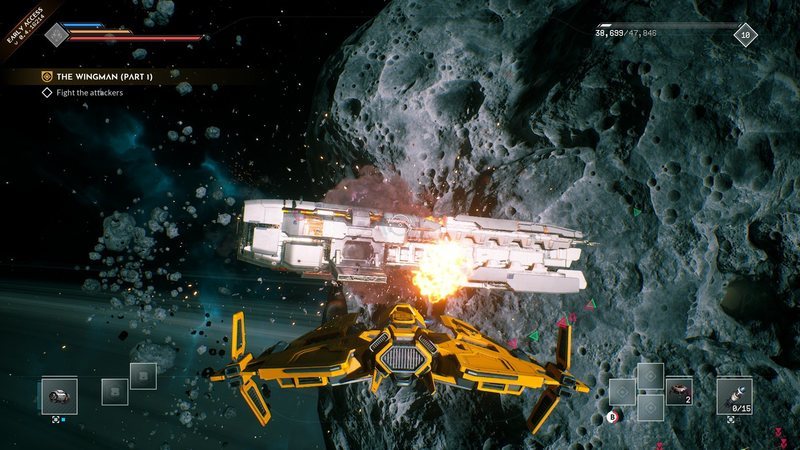Use the consumable slot with count 2
800x450 pixels.
pyautogui.click(x=679, y=391)
